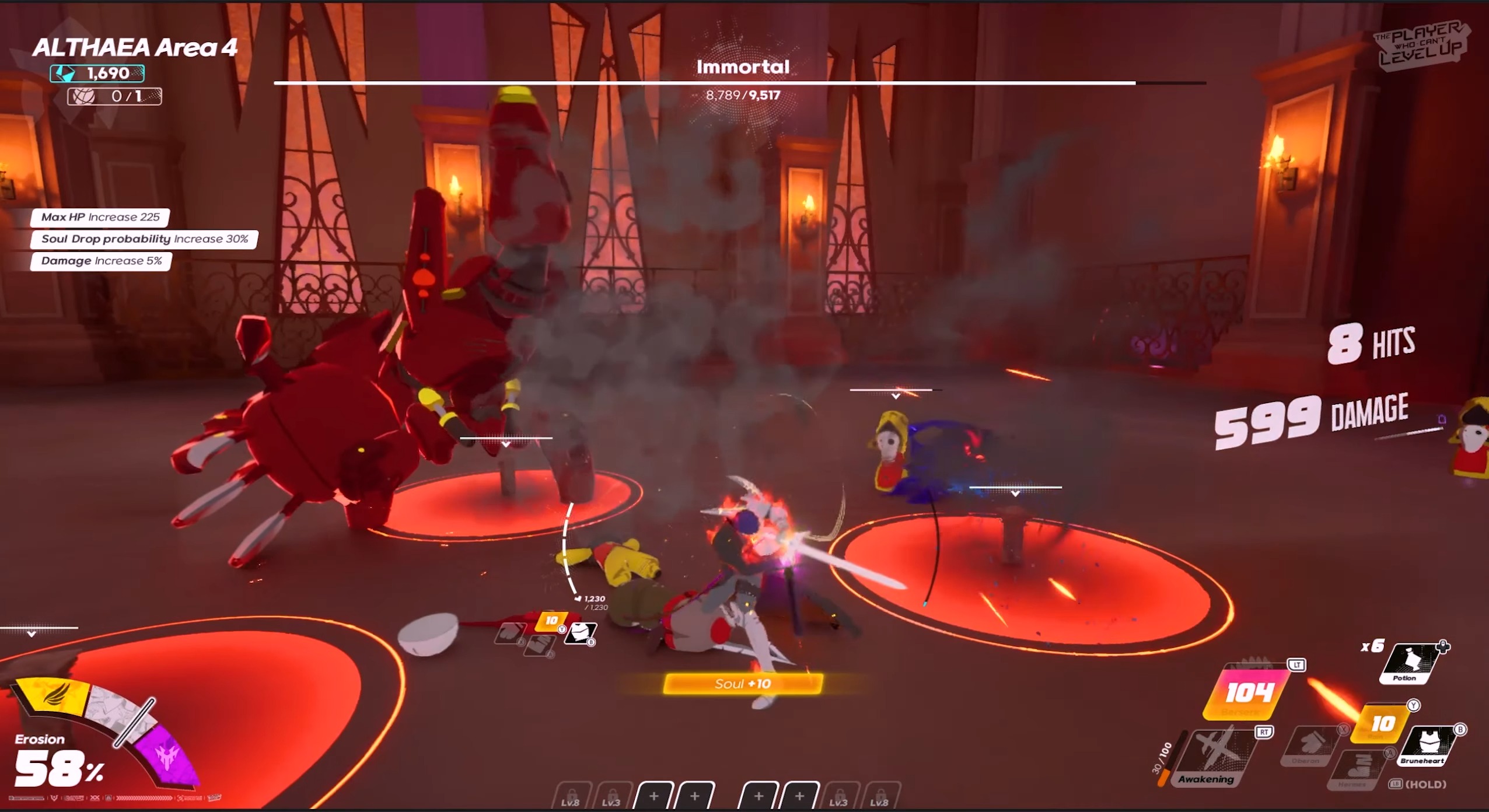Select the Berserk skill showing 104
Viewport: 1489px width, 812px height.
1246,693
